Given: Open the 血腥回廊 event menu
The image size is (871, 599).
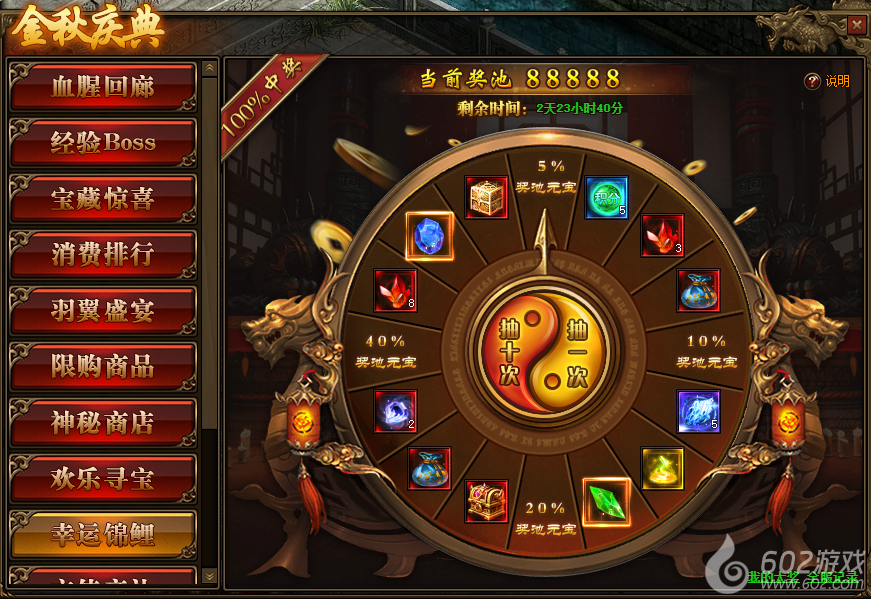Looking at the screenshot, I should pos(102,87).
